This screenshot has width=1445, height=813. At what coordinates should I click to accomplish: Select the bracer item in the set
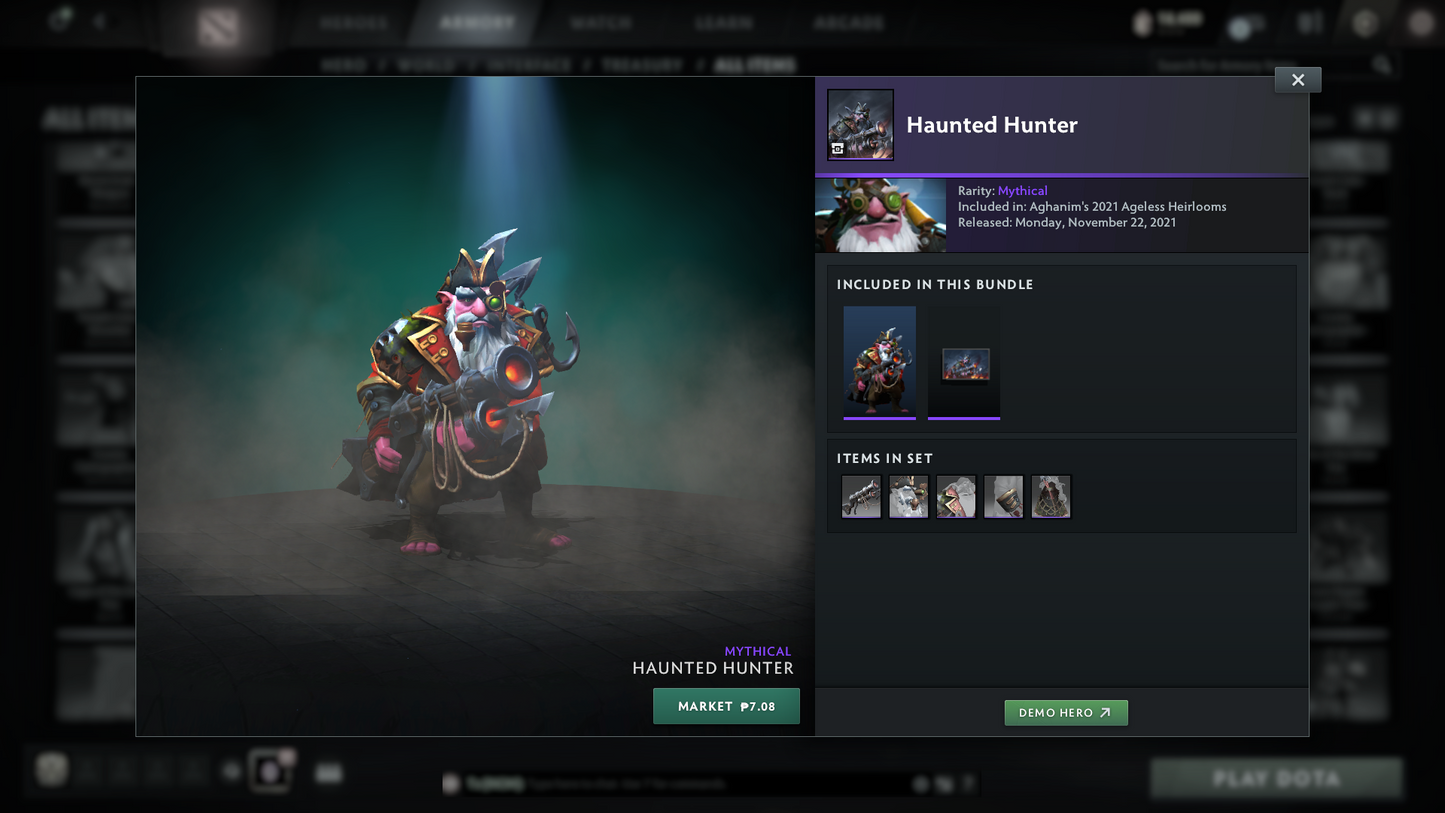click(1003, 497)
